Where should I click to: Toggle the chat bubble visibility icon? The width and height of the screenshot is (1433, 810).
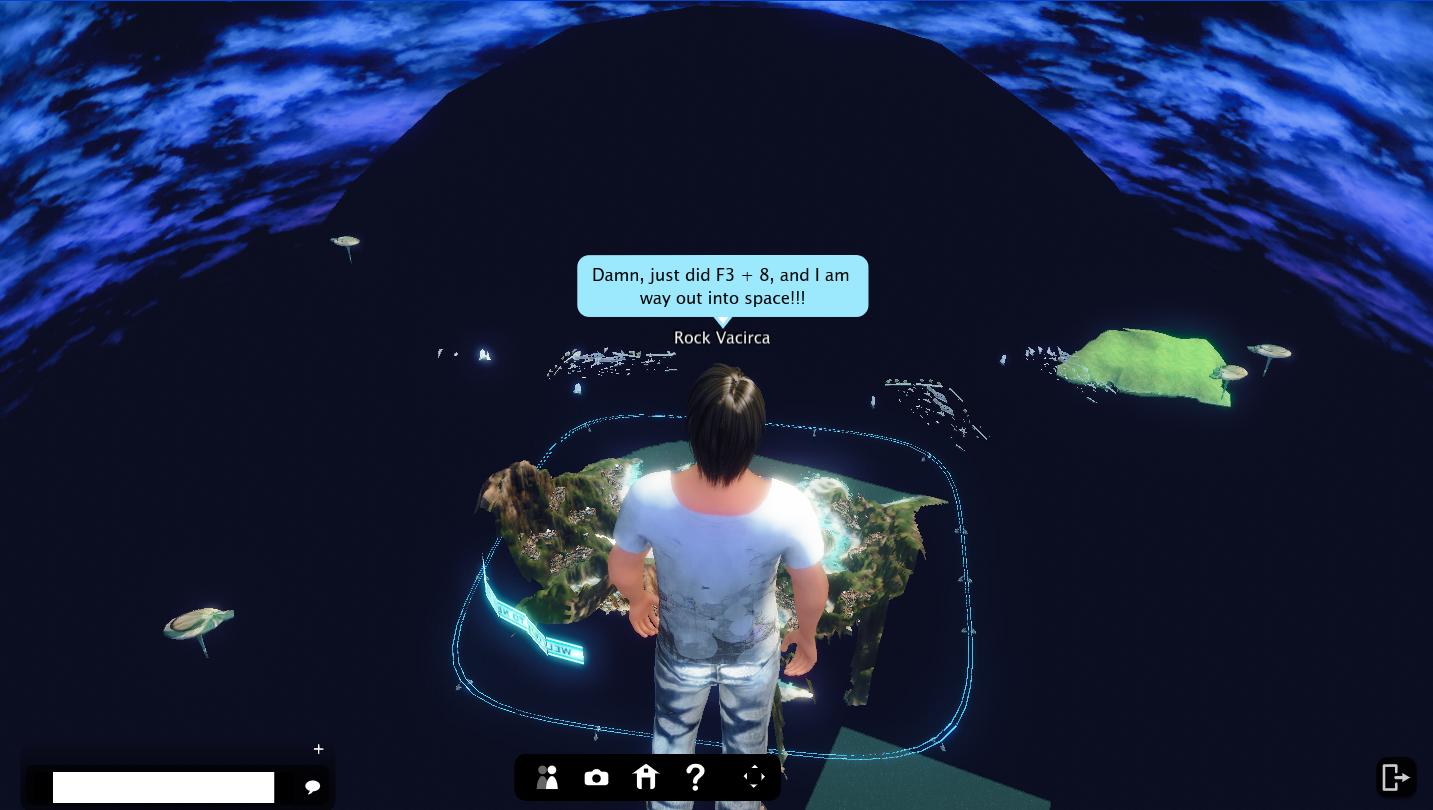[x=313, y=787]
